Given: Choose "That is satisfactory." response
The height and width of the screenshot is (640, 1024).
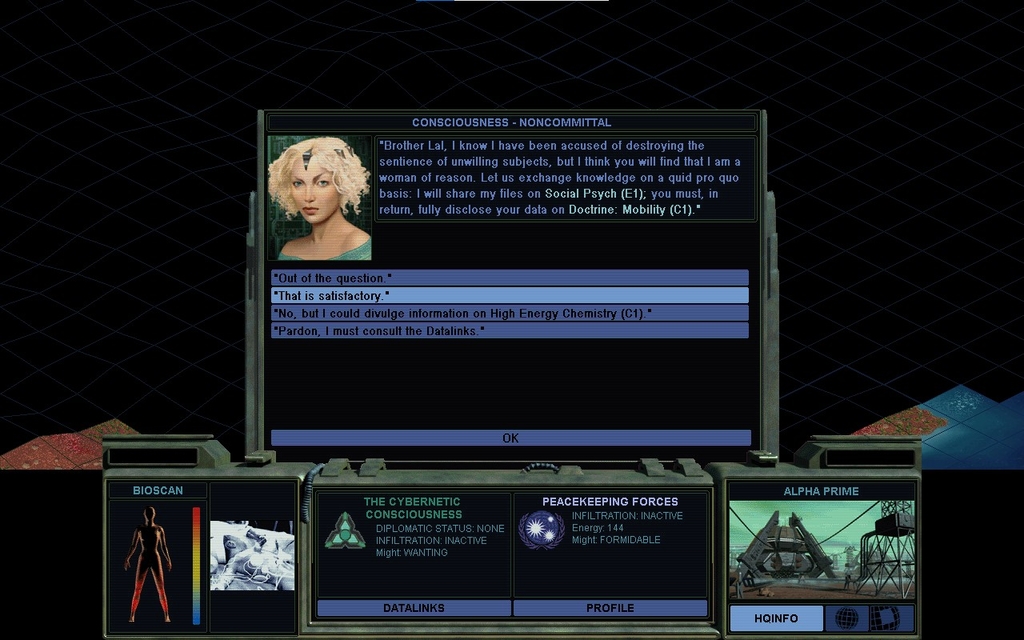Looking at the screenshot, I should coord(509,296).
